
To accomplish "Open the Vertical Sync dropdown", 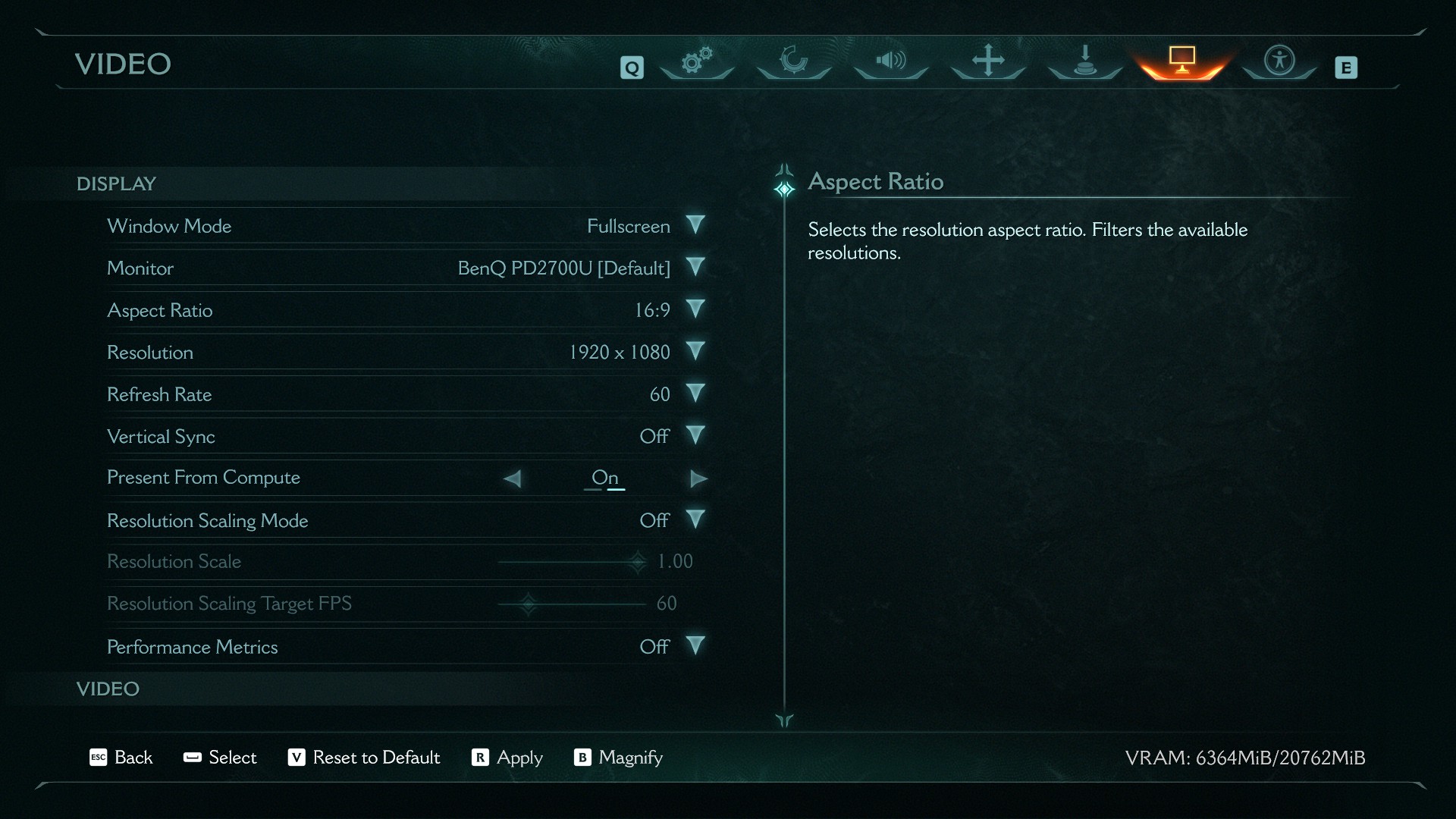I will 695,436.
